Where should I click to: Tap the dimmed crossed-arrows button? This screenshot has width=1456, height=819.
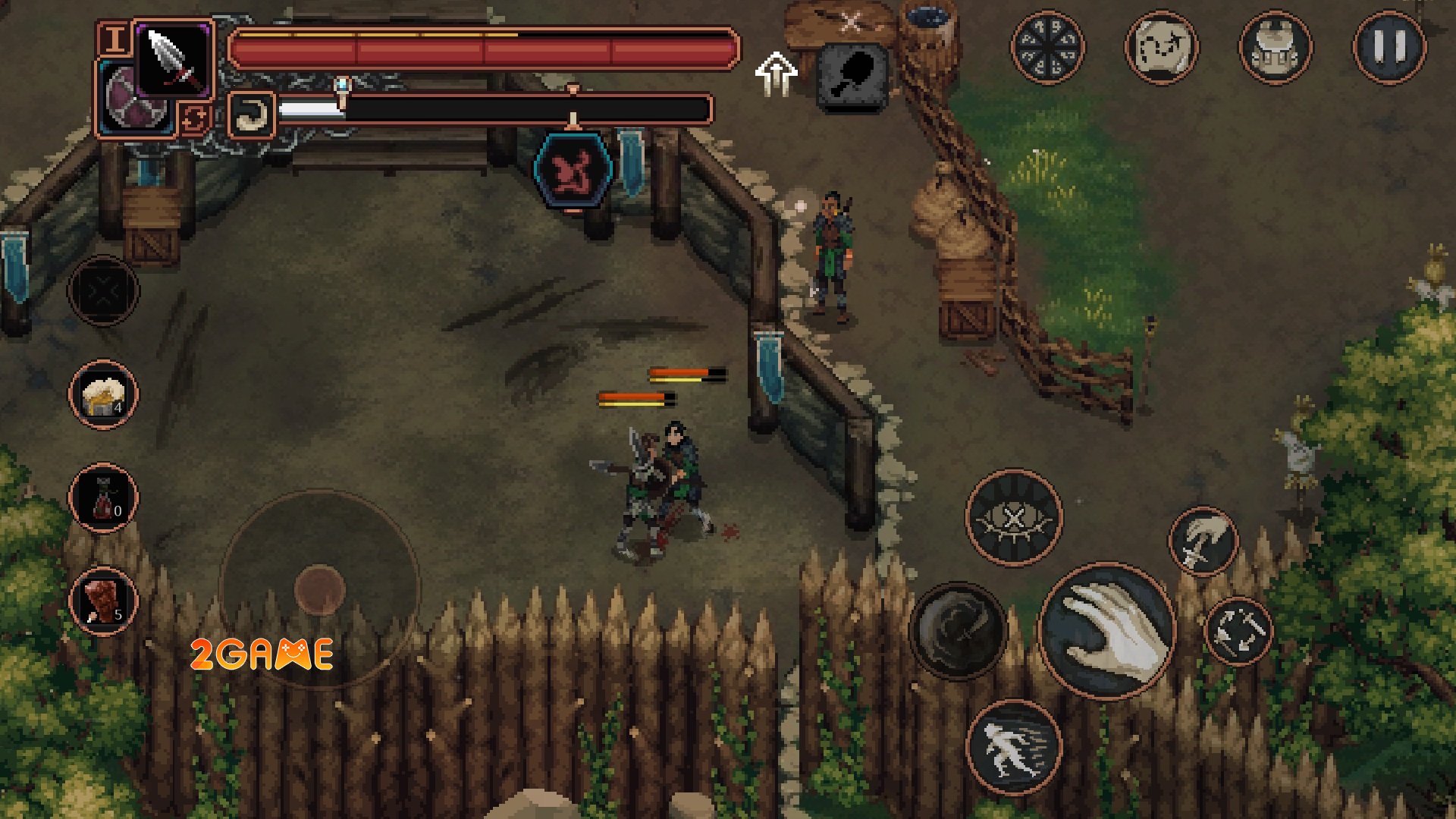pyautogui.click(x=103, y=290)
